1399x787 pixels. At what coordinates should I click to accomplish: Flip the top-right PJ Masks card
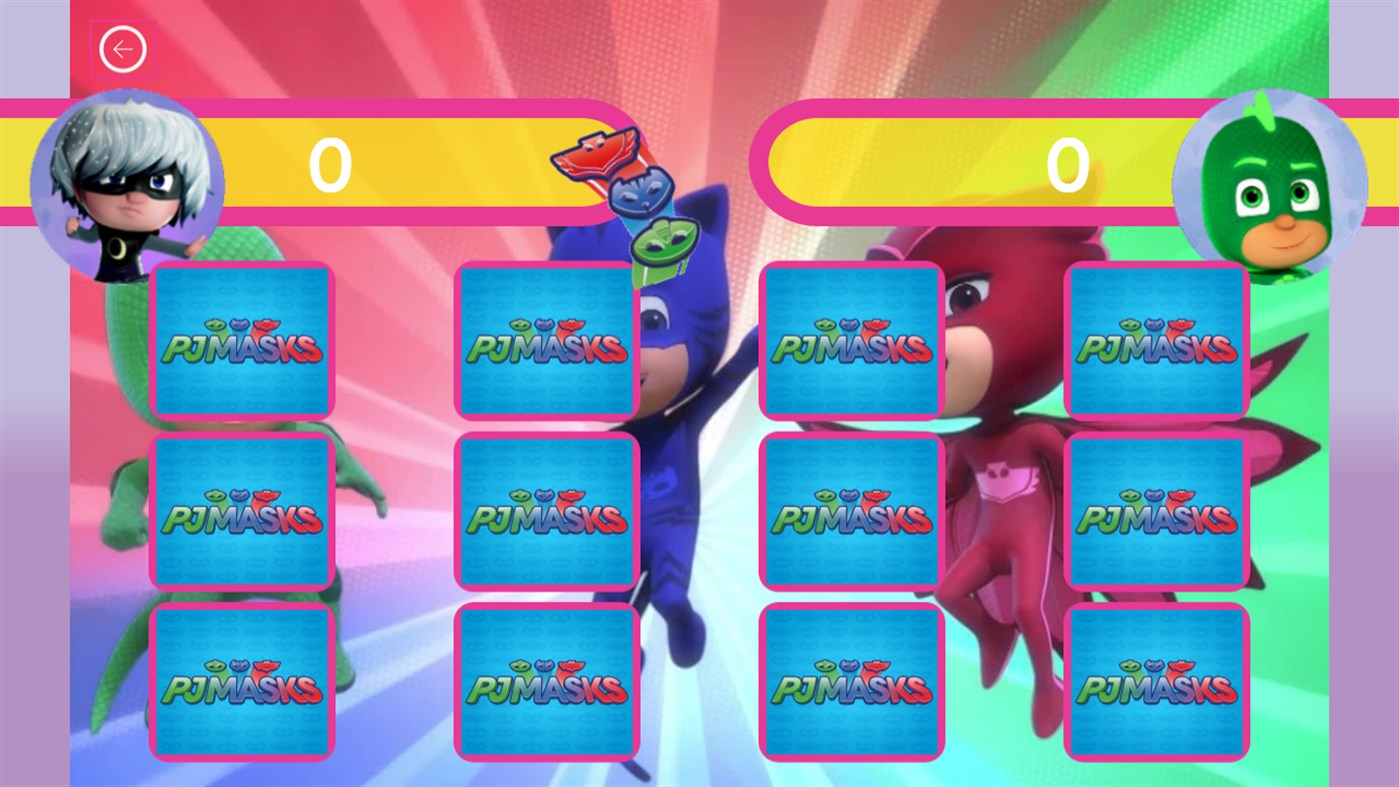[1157, 340]
